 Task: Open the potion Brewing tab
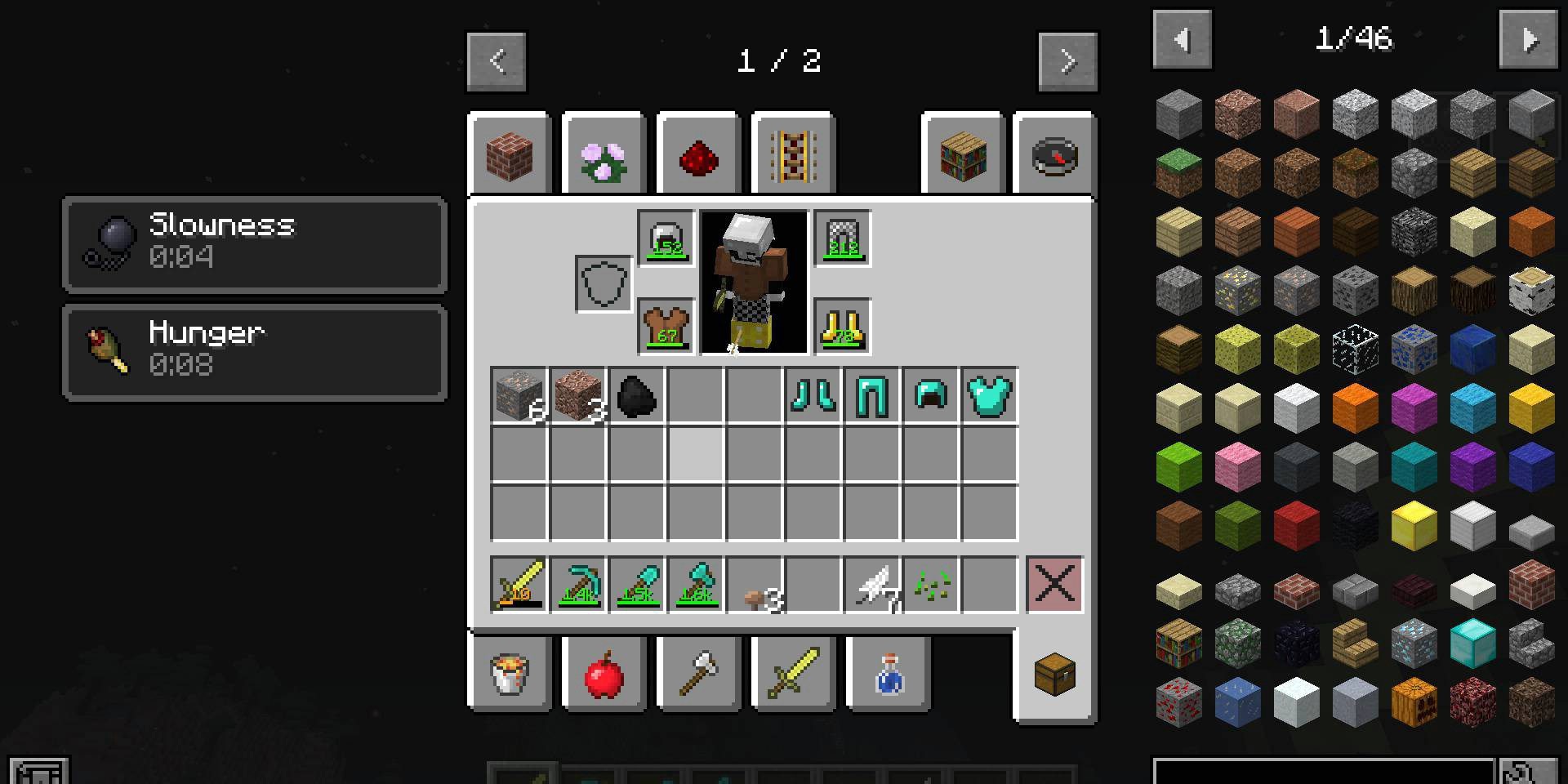click(x=889, y=675)
